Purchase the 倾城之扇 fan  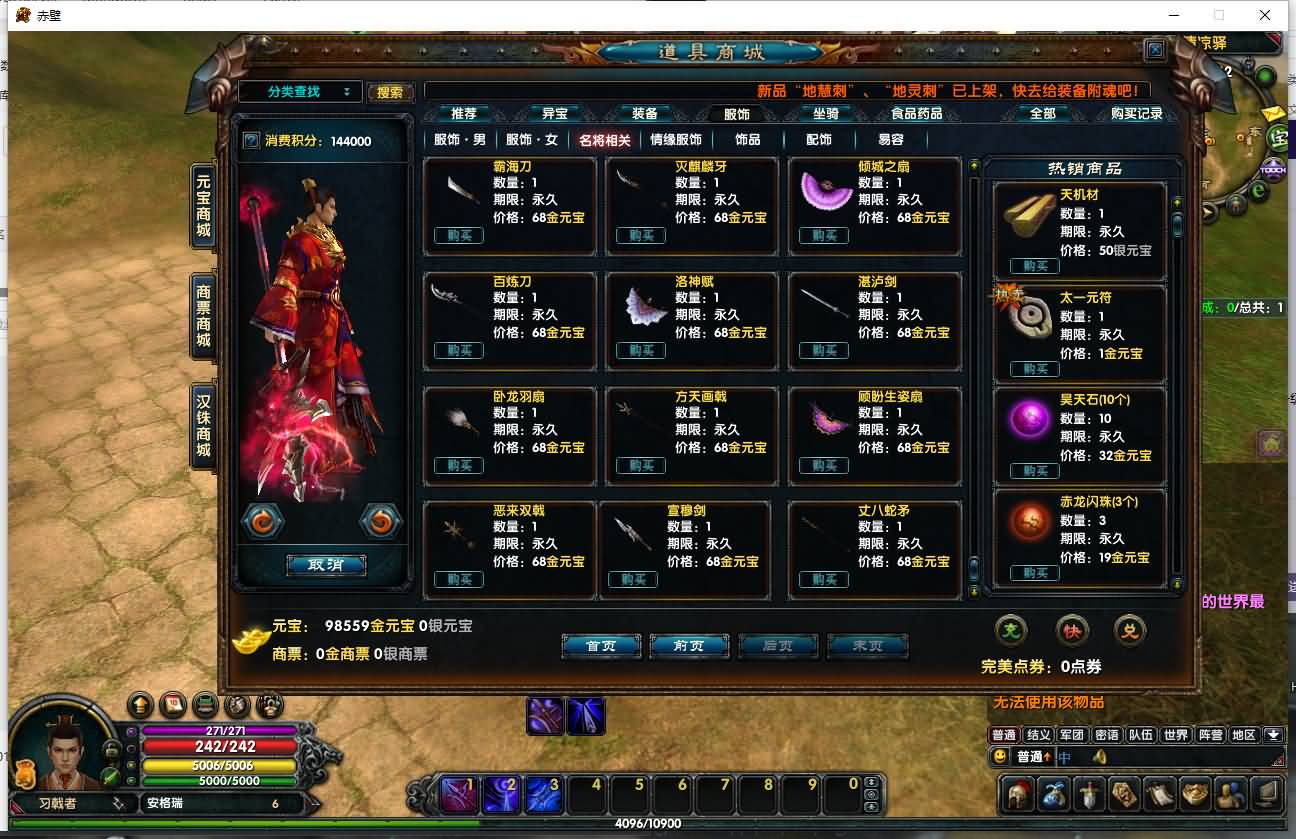[x=824, y=236]
